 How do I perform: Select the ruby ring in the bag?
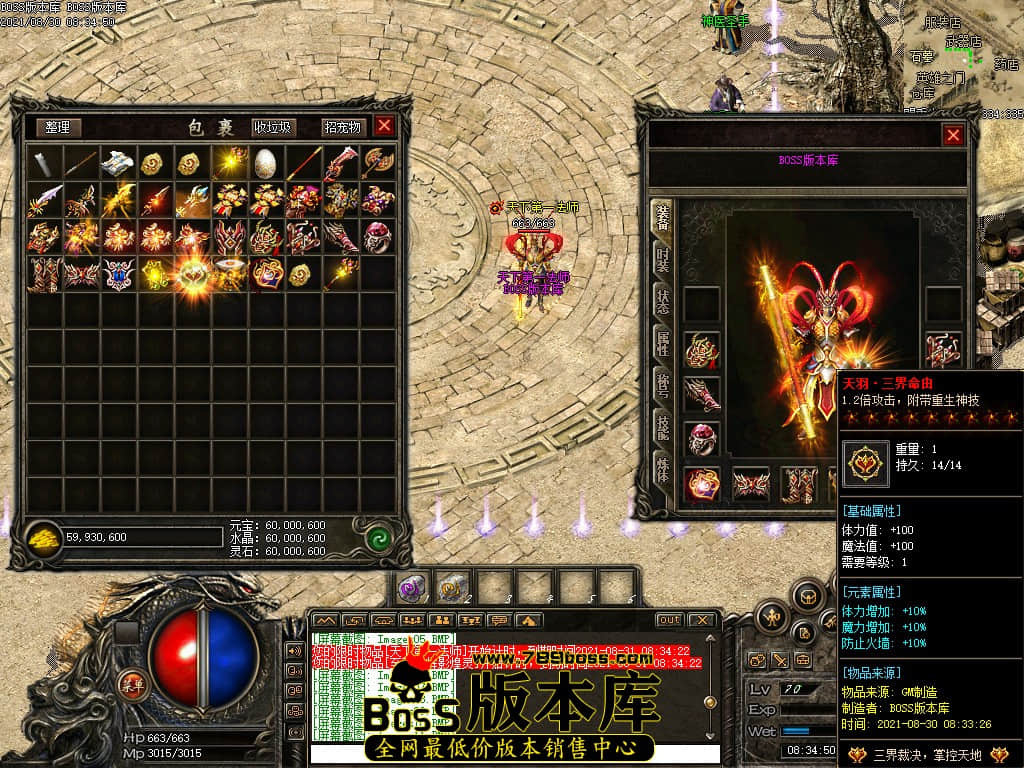[x=377, y=237]
